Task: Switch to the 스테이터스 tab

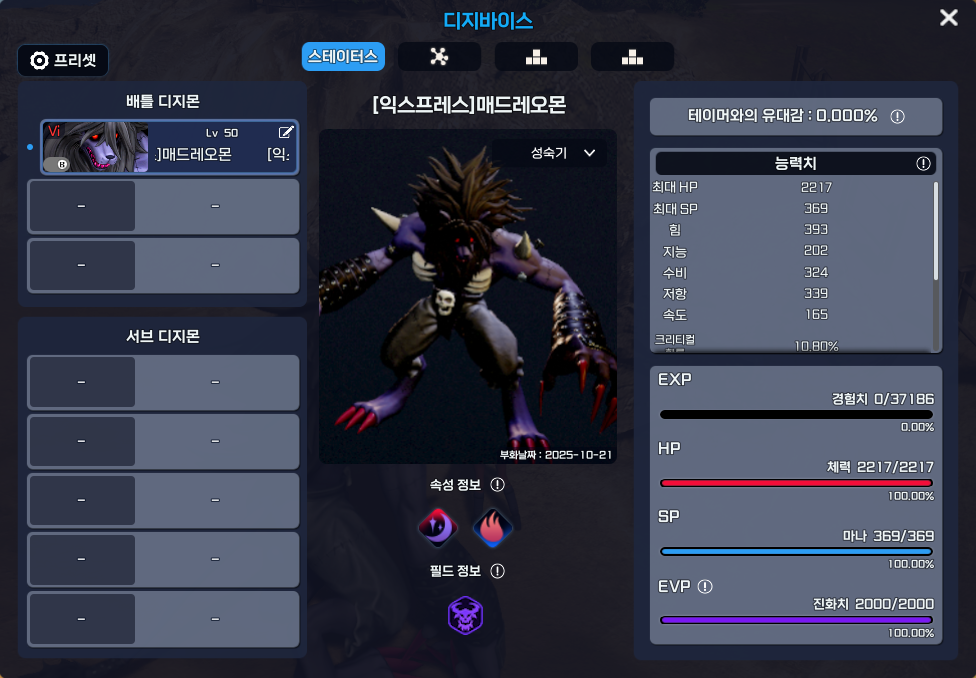Action: [343, 56]
